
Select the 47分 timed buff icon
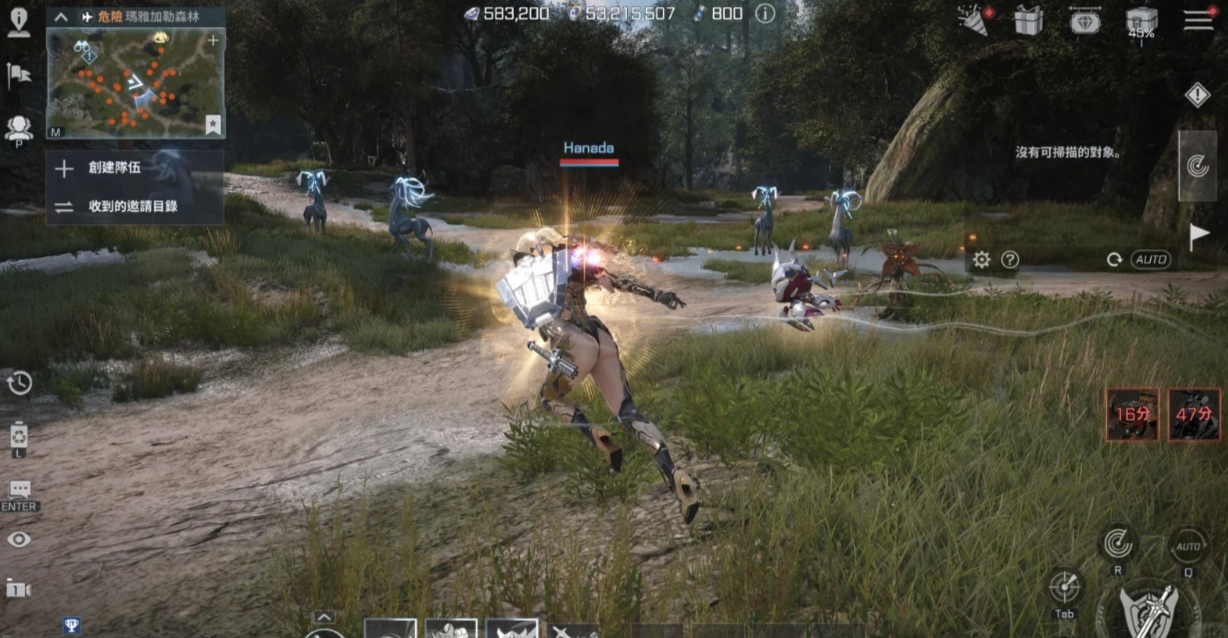(x=1194, y=414)
